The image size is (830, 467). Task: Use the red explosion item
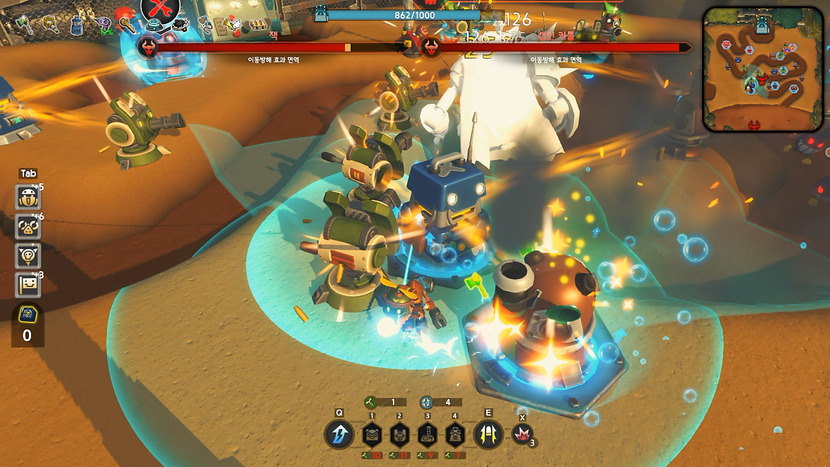(x=521, y=435)
